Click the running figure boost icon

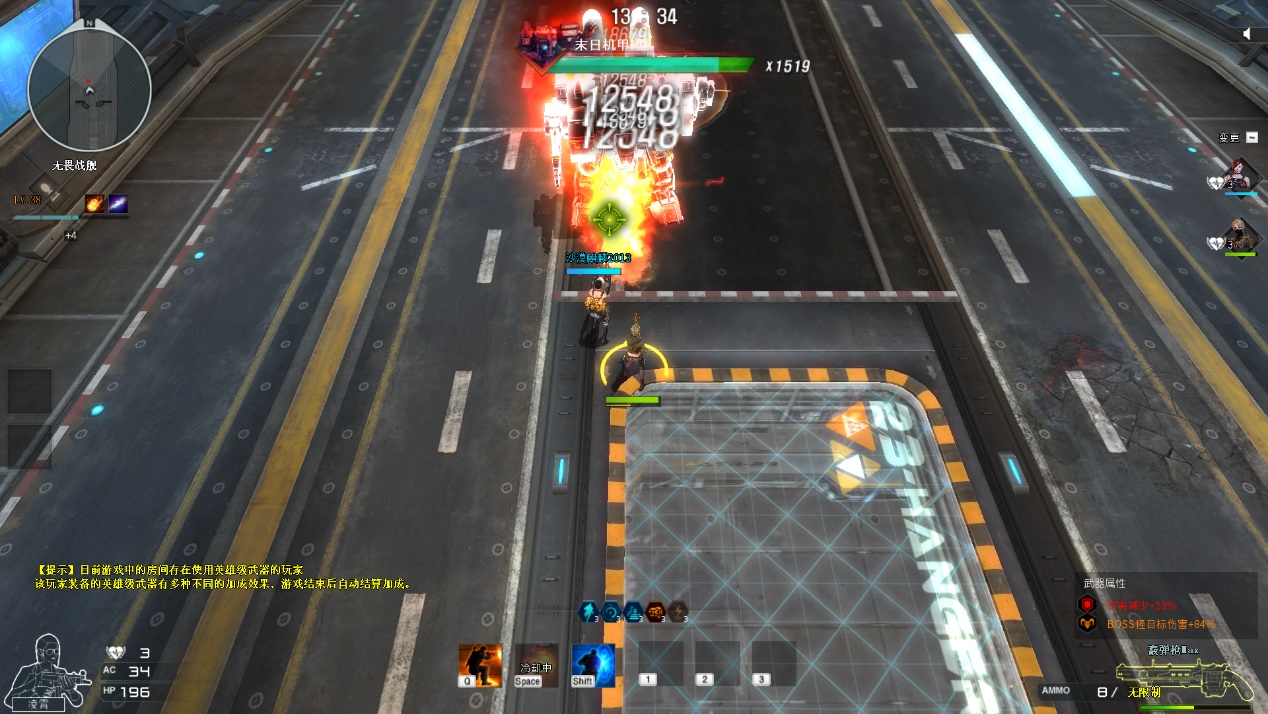(x=589, y=611)
